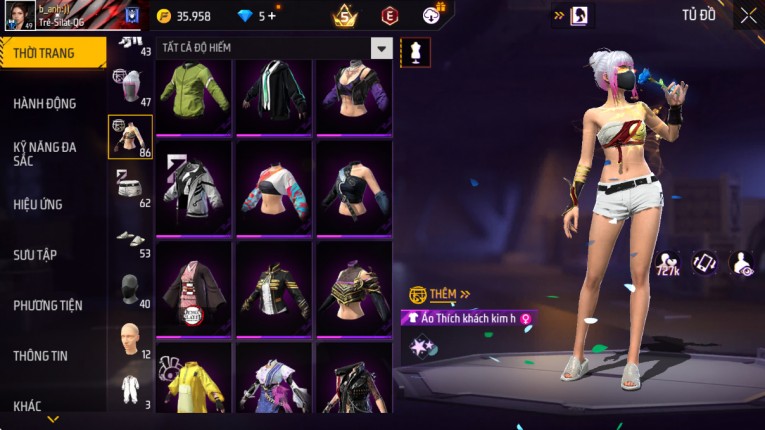
Task: Select the Hiệu Ứng menu entry
Action: (38, 204)
